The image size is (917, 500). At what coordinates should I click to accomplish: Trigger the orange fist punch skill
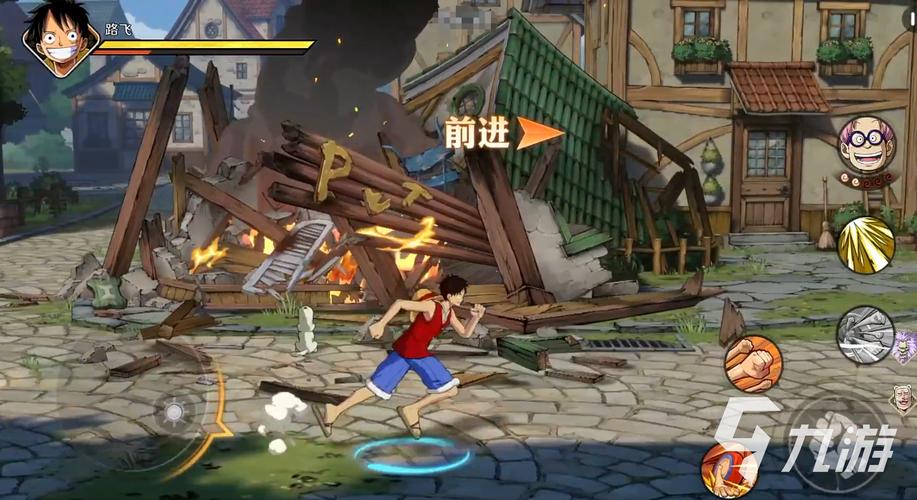pyautogui.click(x=753, y=364)
